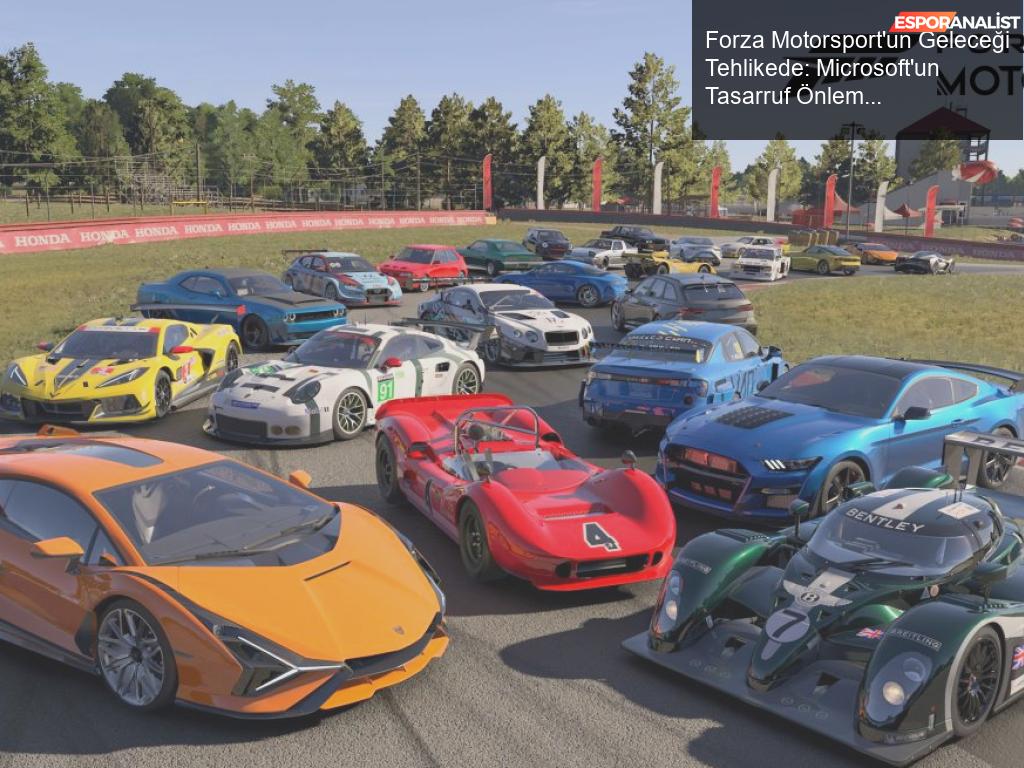Click the Esporanalist logo
The height and width of the screenshot is (768, 1024).
pyautogui.click(x=955, y=21)
